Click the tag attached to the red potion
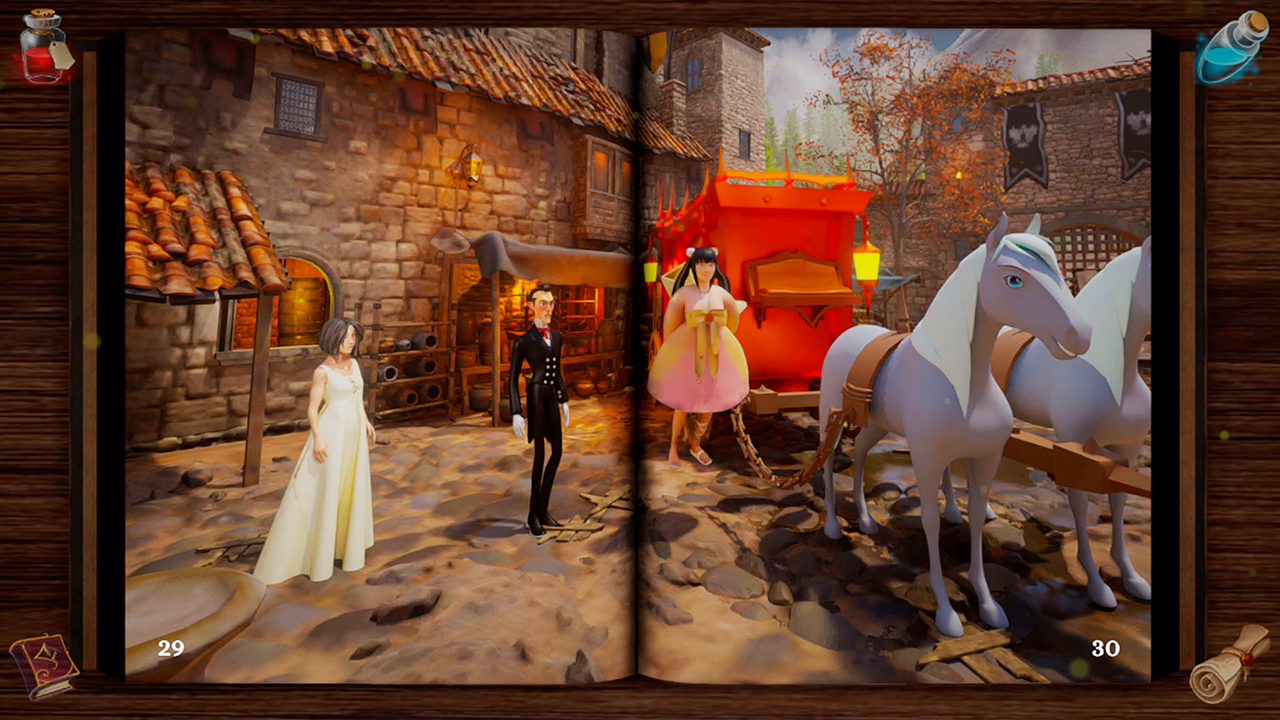 click(x=62, y=57)
